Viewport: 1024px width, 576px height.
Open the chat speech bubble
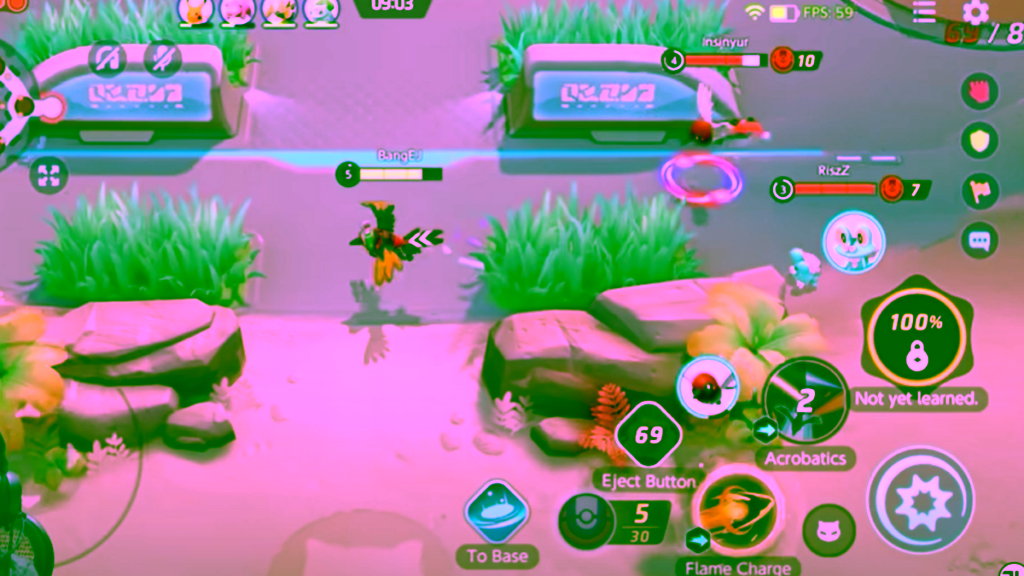point(979,240)
